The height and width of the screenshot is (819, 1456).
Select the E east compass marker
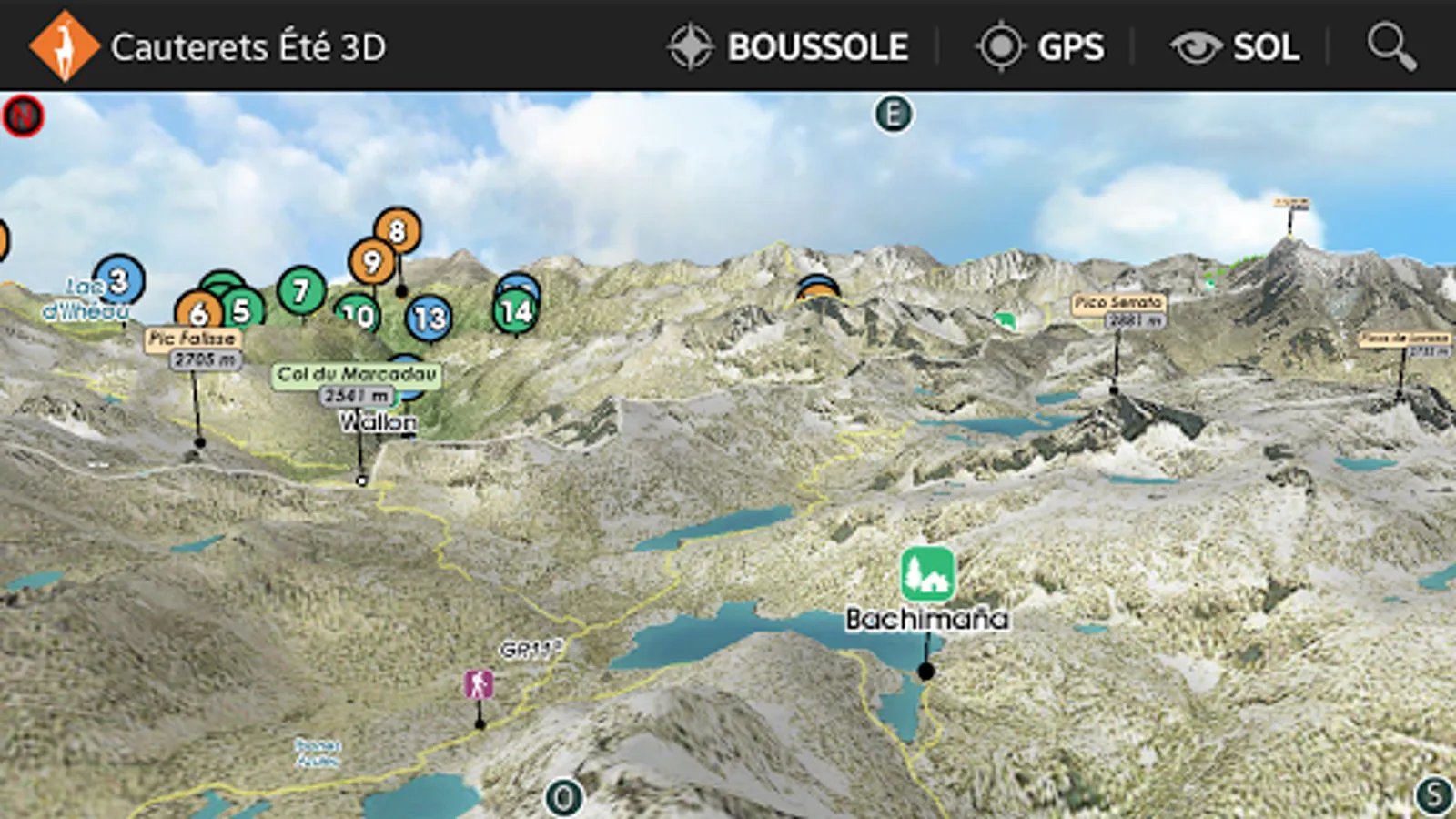893,115
